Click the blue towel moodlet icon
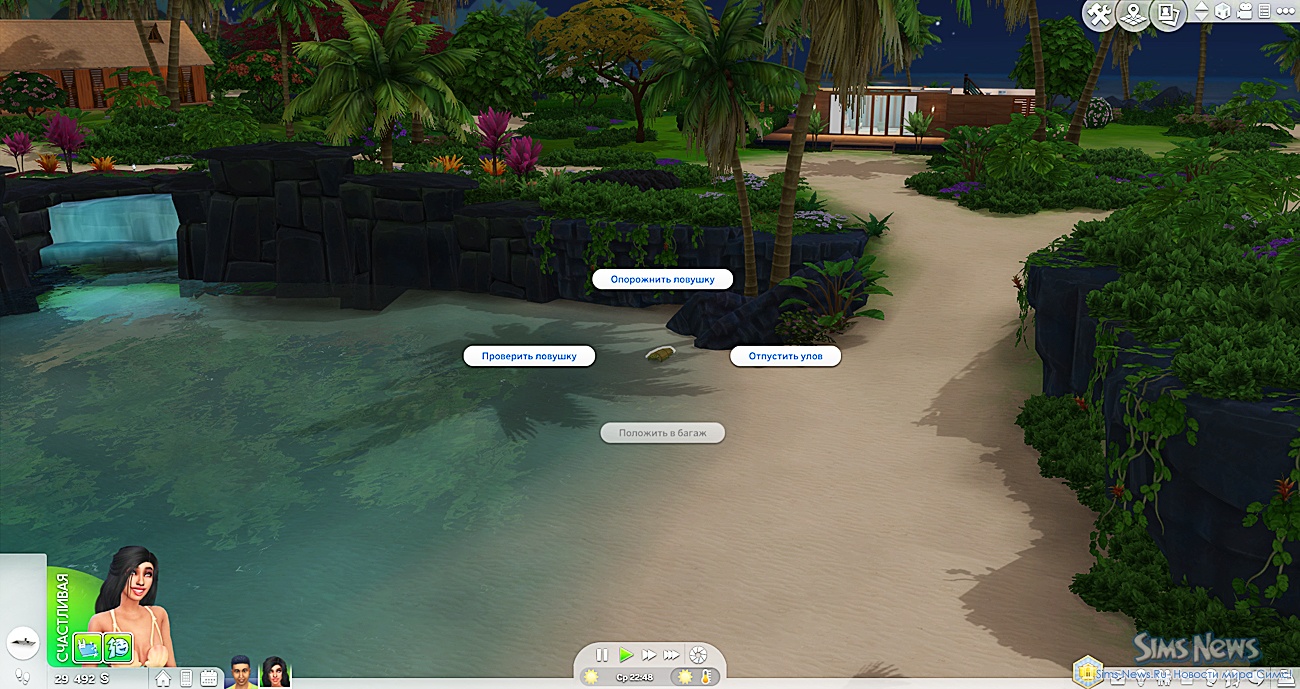The width and height of the screenshot is (1300, 689). coord(88,648)
